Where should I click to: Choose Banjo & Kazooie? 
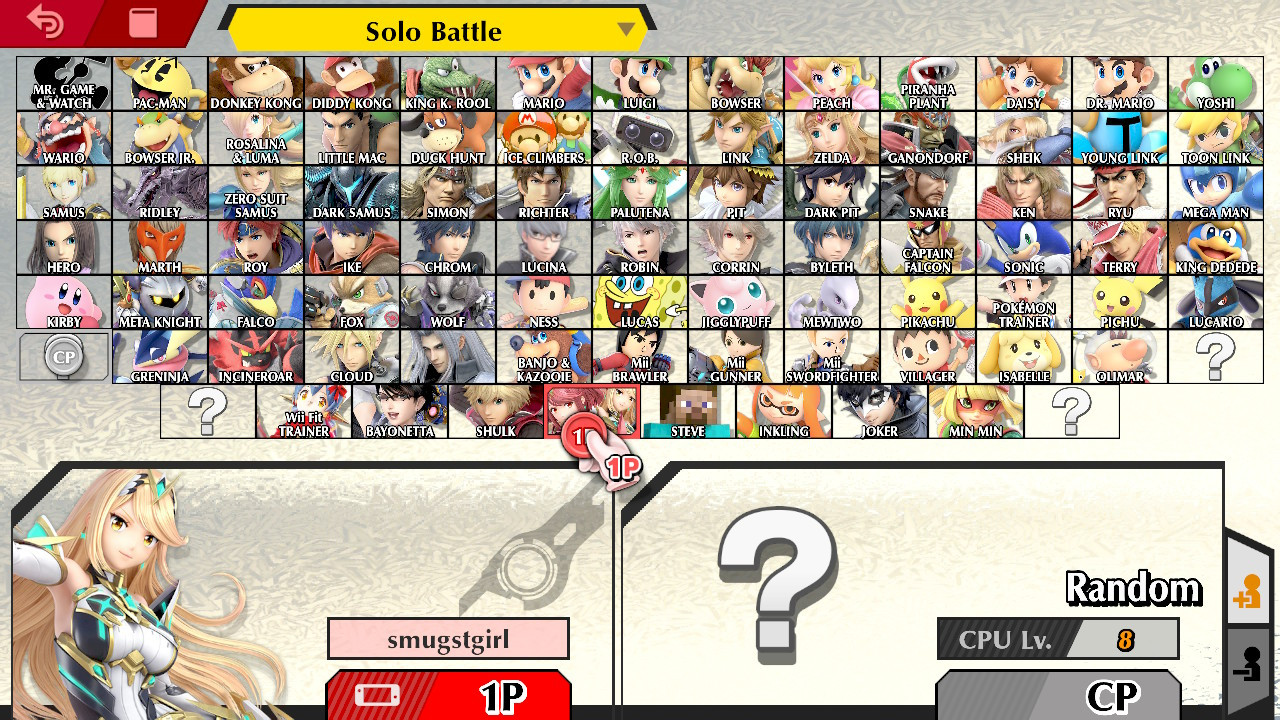(543, 356)
